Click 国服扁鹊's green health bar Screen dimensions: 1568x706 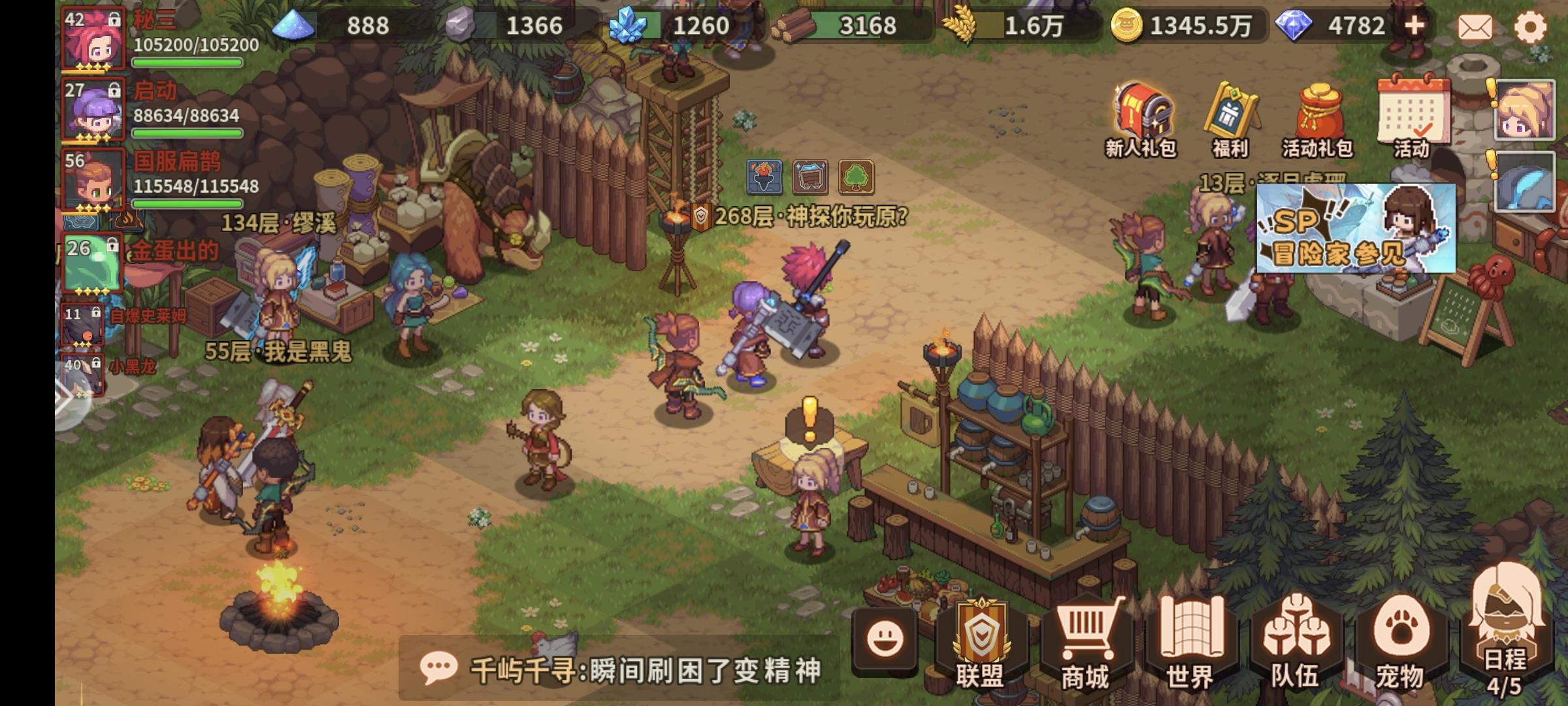pyautogui.click(x=188, y=203)
